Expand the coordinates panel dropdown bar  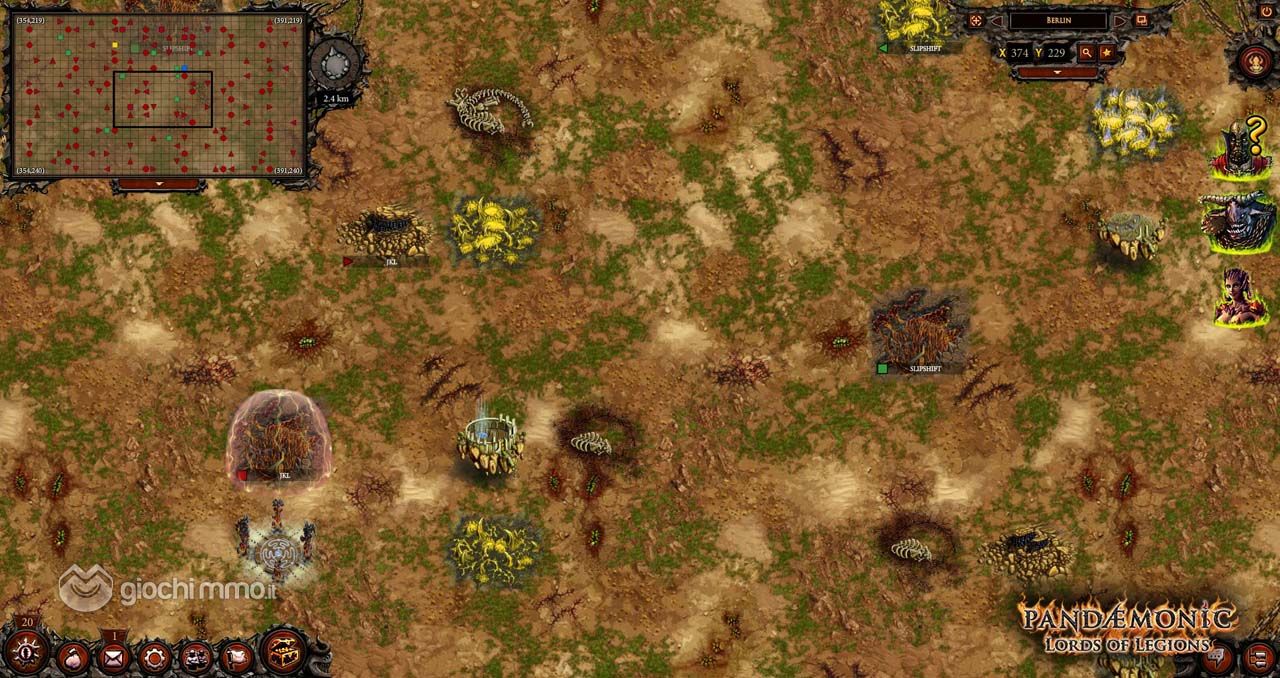1058,73
